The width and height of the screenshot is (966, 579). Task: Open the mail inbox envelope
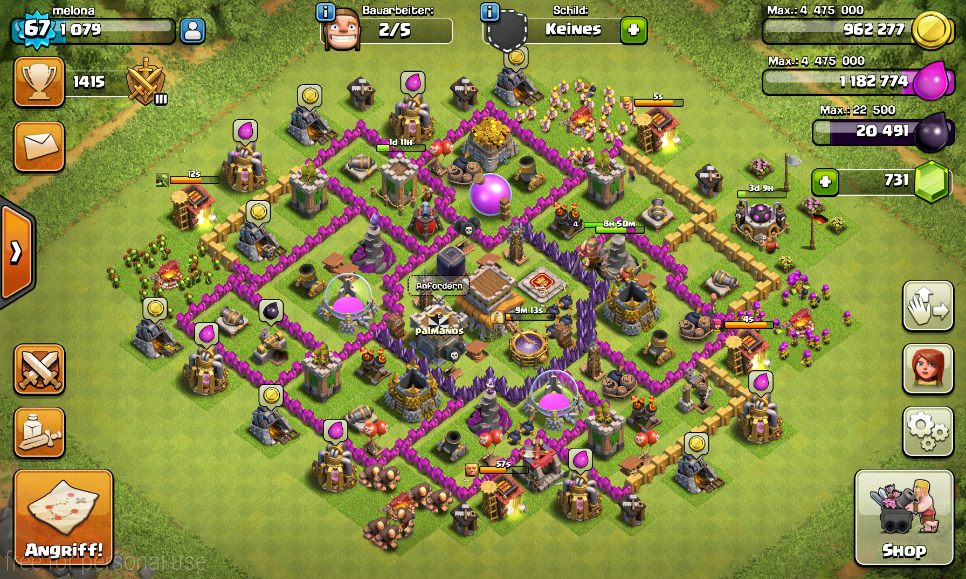point(39,146)
